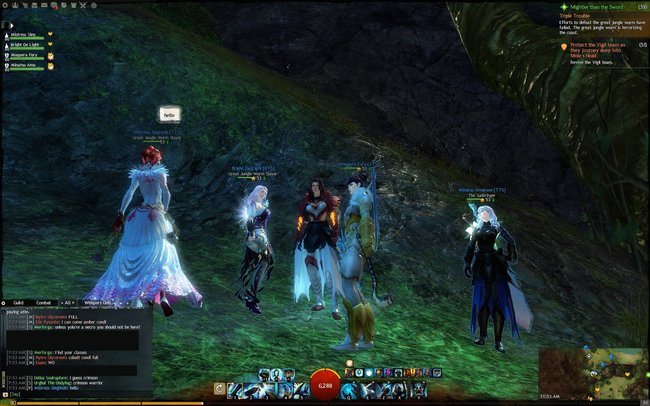Select party member Maspera Fairy
The width and height of the screenshot is (650, 406).
coord(23,55)
